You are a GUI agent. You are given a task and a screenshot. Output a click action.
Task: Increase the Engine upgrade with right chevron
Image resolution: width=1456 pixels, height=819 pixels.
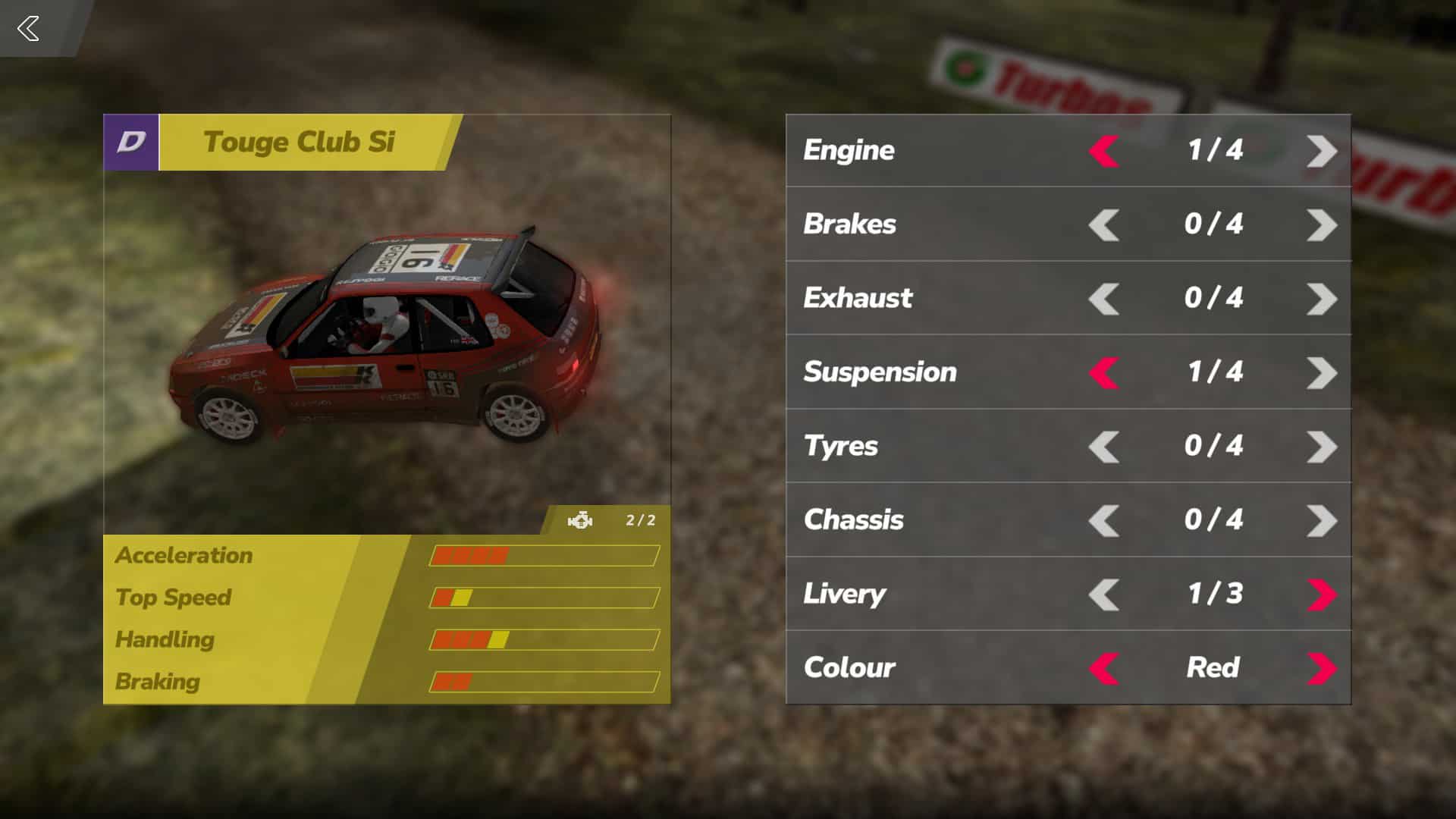[x=1323, y=151]
